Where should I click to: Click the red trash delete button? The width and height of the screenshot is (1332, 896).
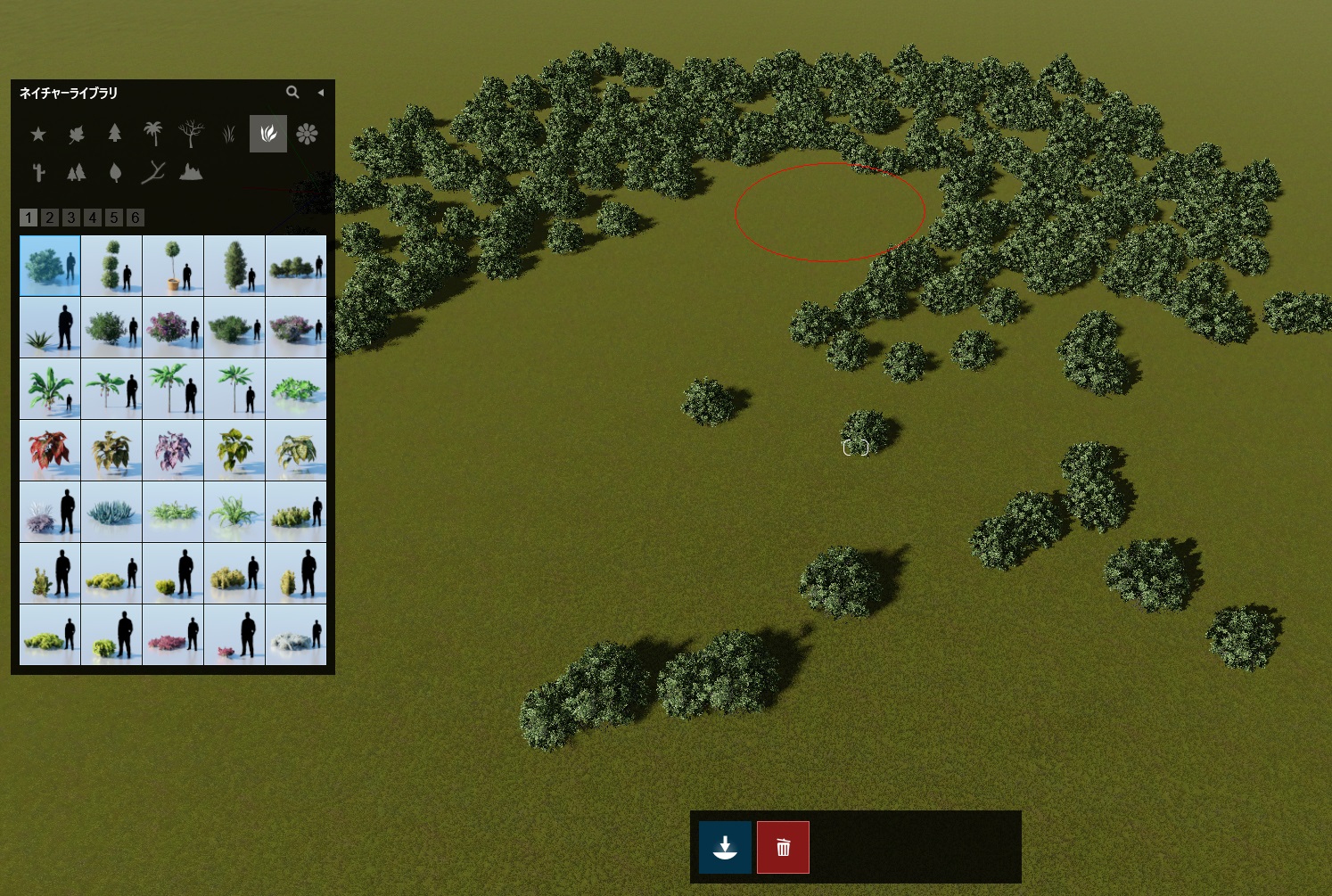783,847
